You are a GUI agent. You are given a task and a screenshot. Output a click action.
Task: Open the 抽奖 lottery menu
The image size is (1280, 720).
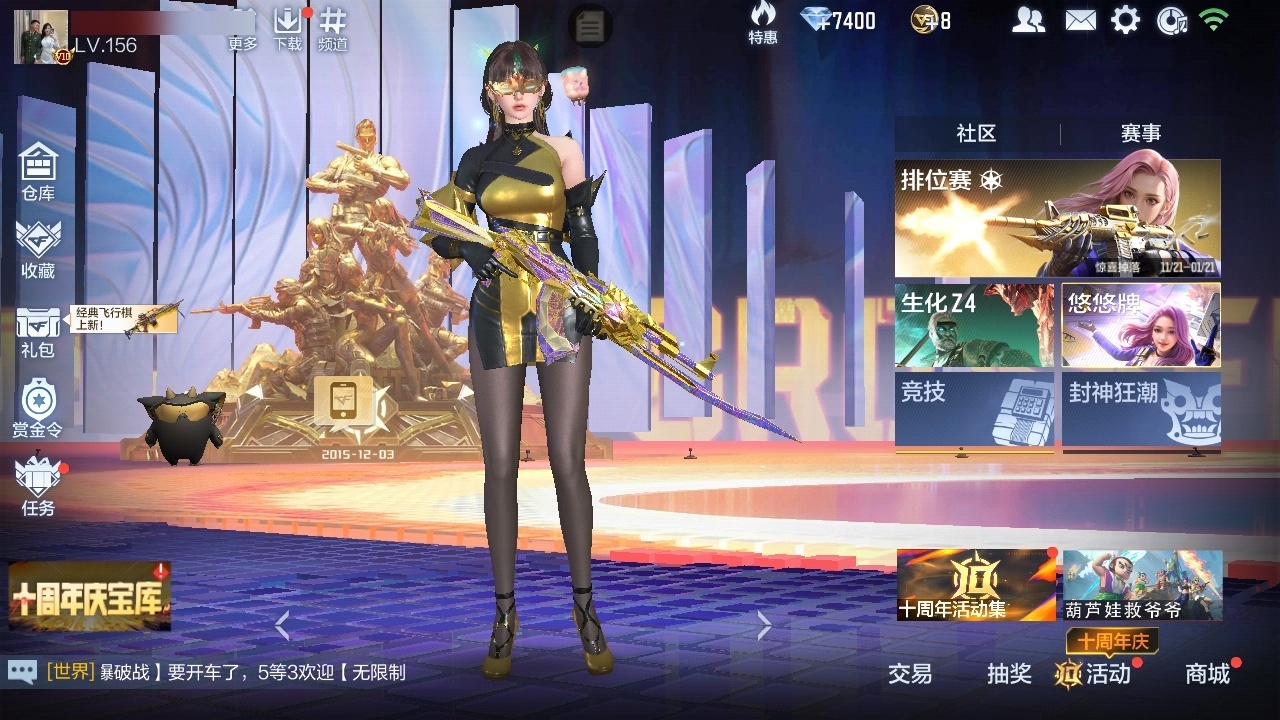tap(1009, 674)
